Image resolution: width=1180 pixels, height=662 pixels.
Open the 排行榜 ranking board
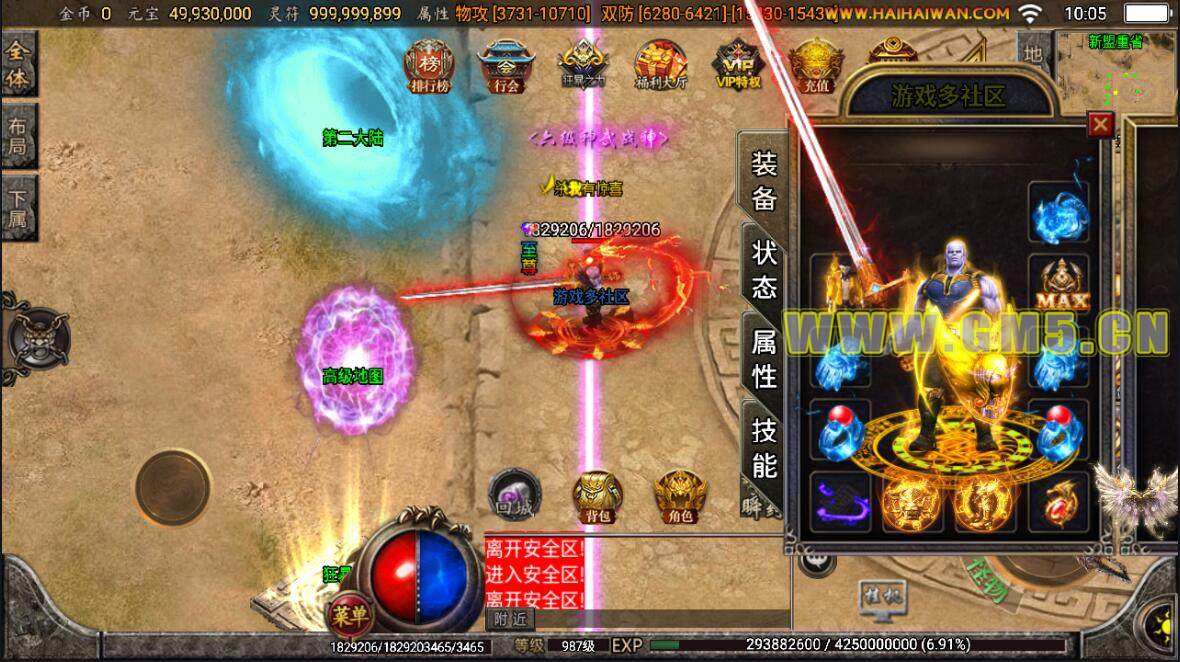428,66
